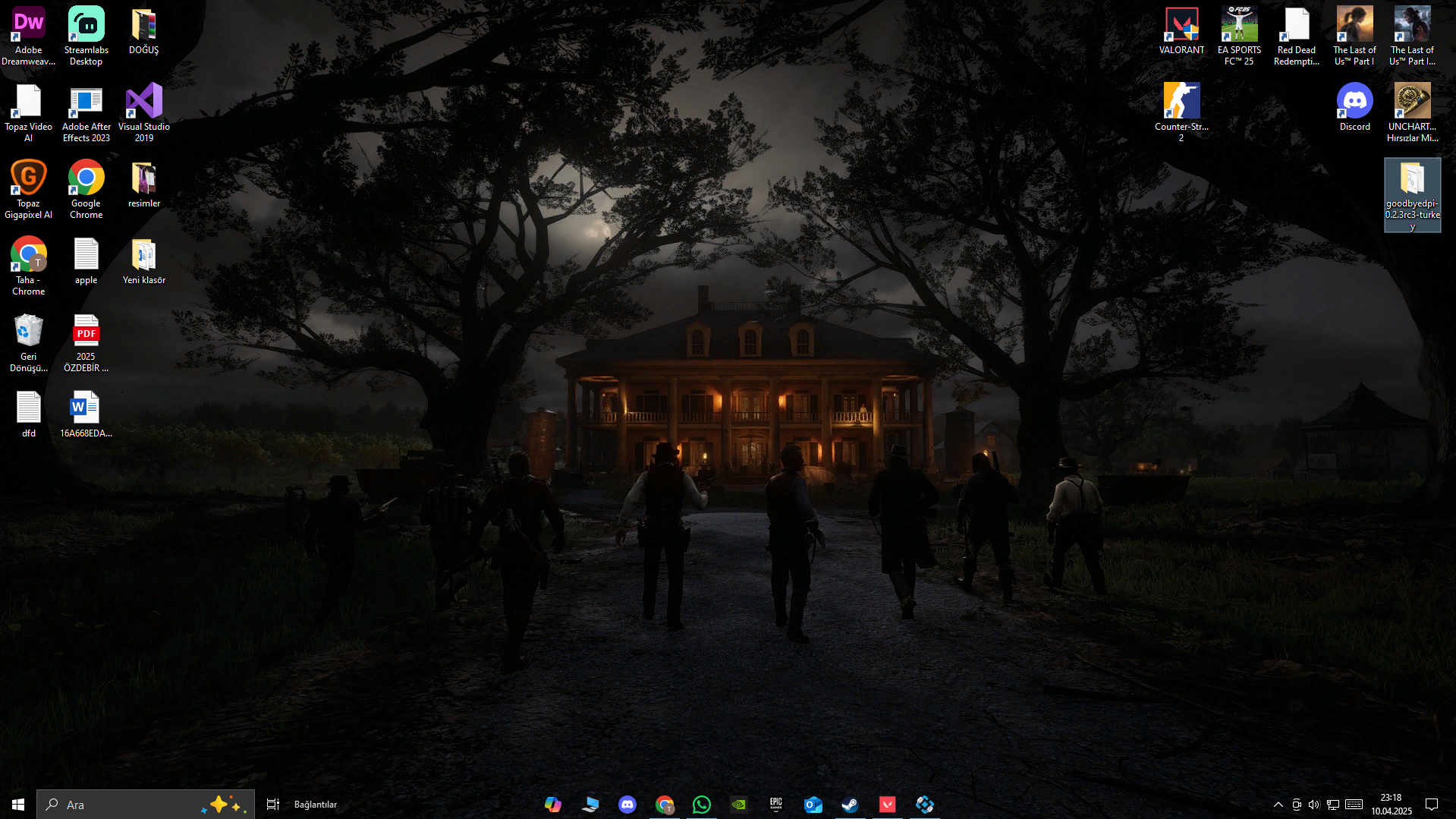Click the Bağlantılar taskbar toolbar
1456x819 pixels.
tap(315, 804)
